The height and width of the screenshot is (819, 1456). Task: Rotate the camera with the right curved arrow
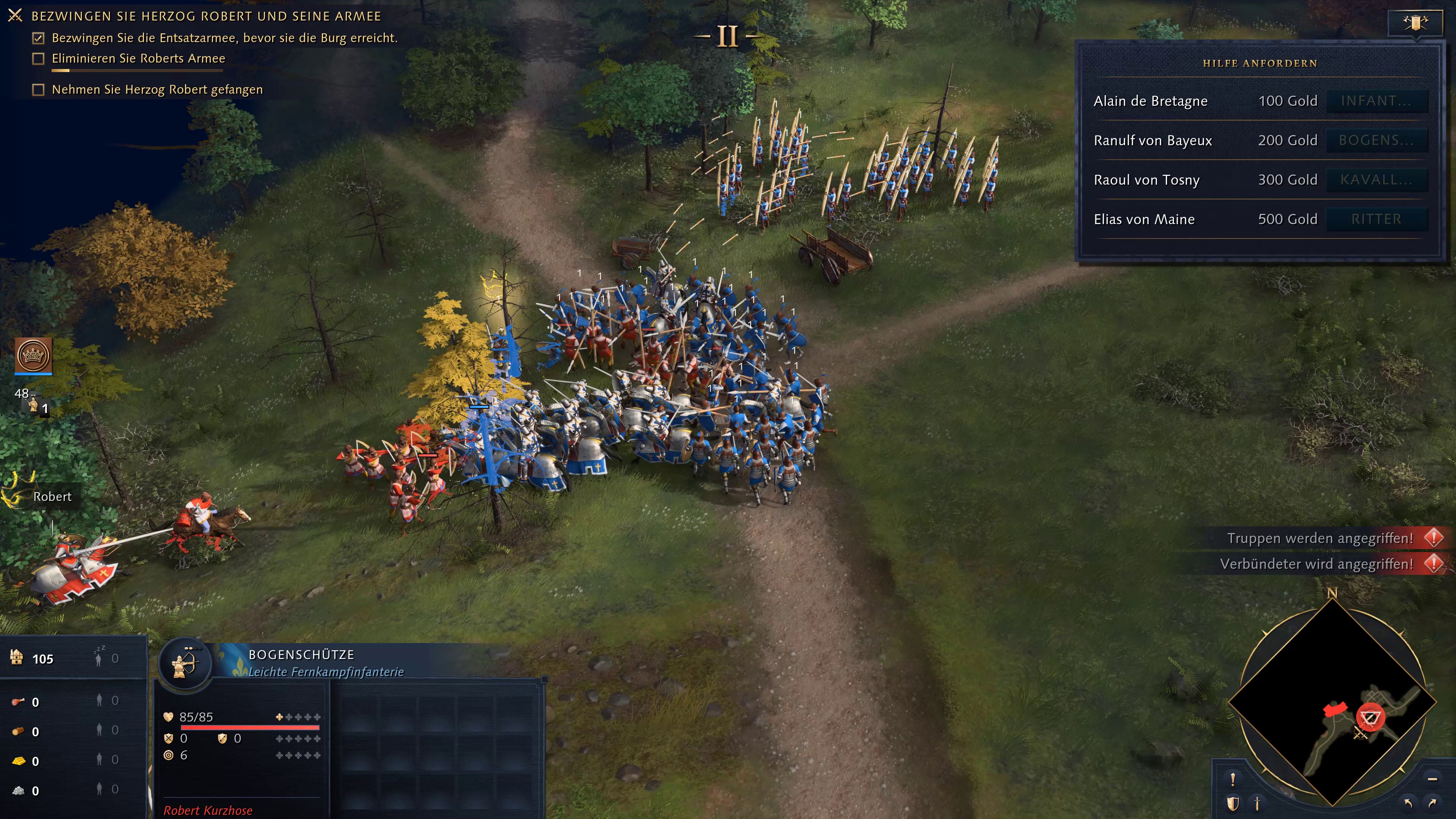coord(1432,803)
